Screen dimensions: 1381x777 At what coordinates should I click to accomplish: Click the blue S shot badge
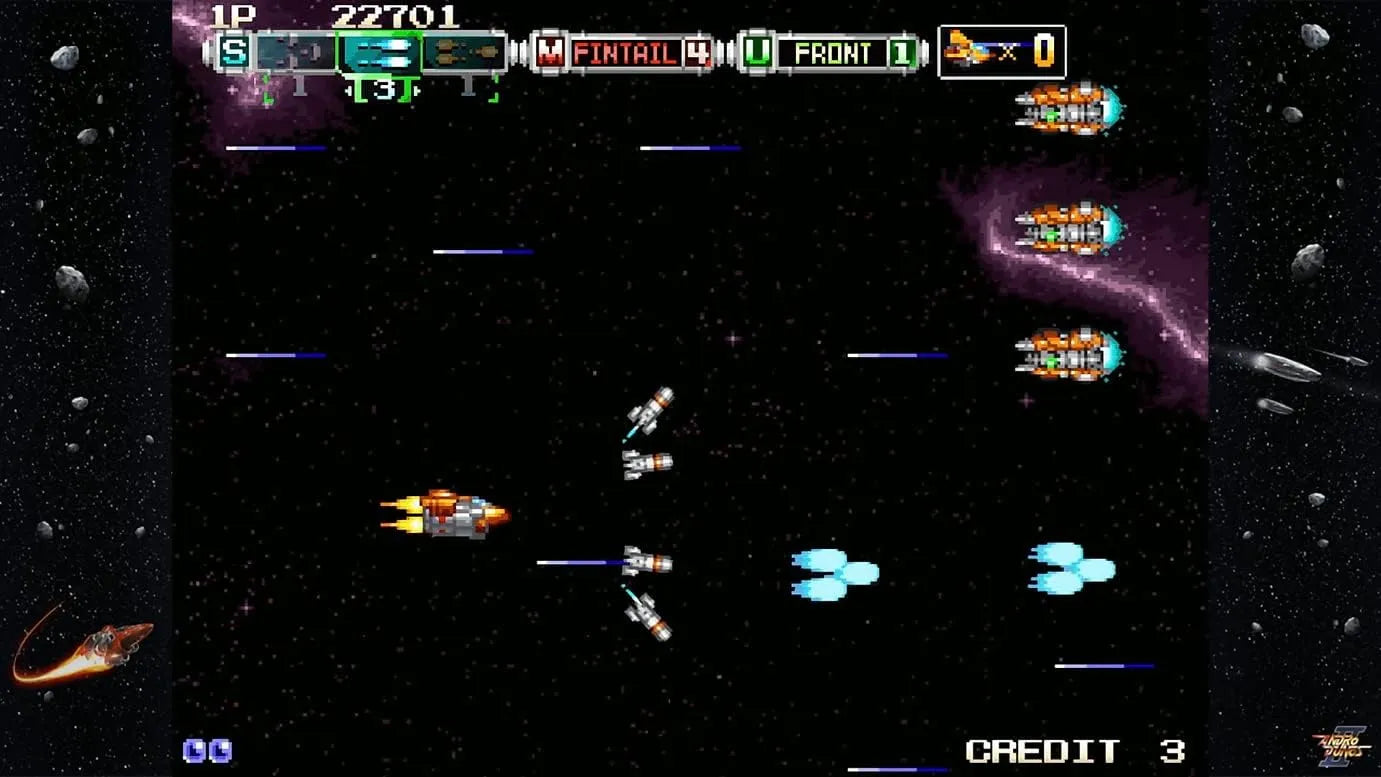[234, 52]
